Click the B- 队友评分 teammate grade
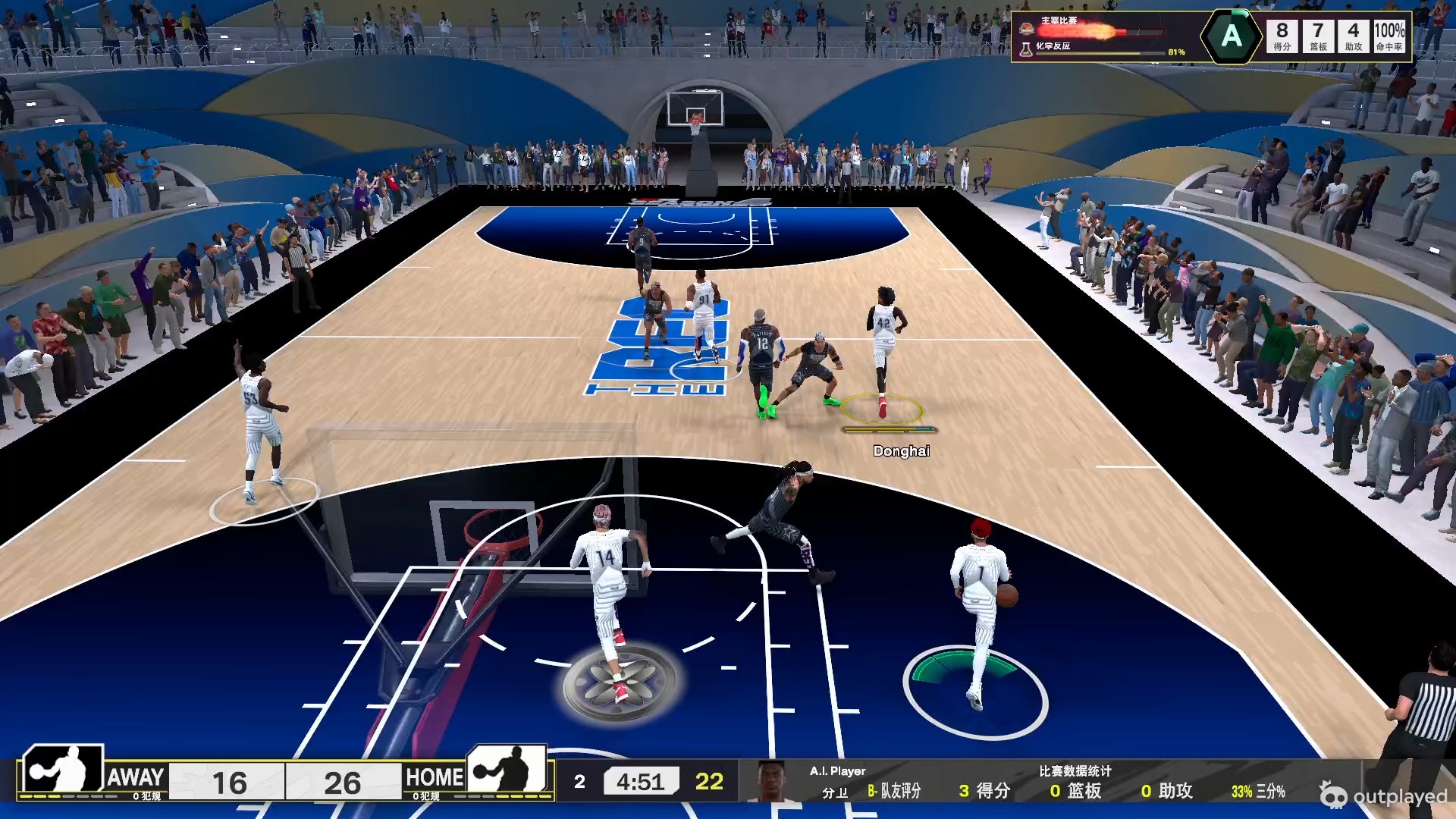The image size is (1456, 819). (895, 790)
